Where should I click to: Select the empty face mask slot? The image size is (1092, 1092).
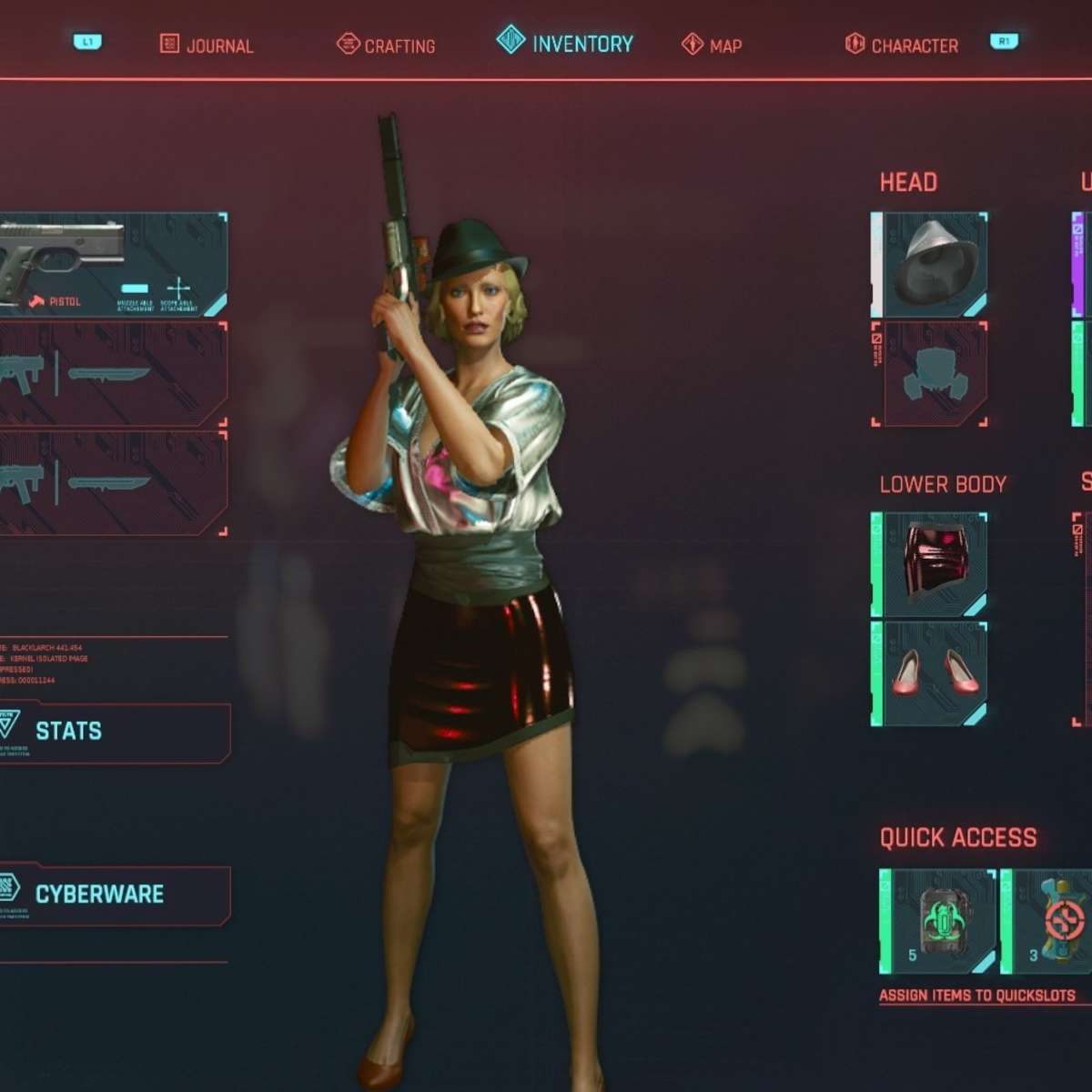pos(930,373)
